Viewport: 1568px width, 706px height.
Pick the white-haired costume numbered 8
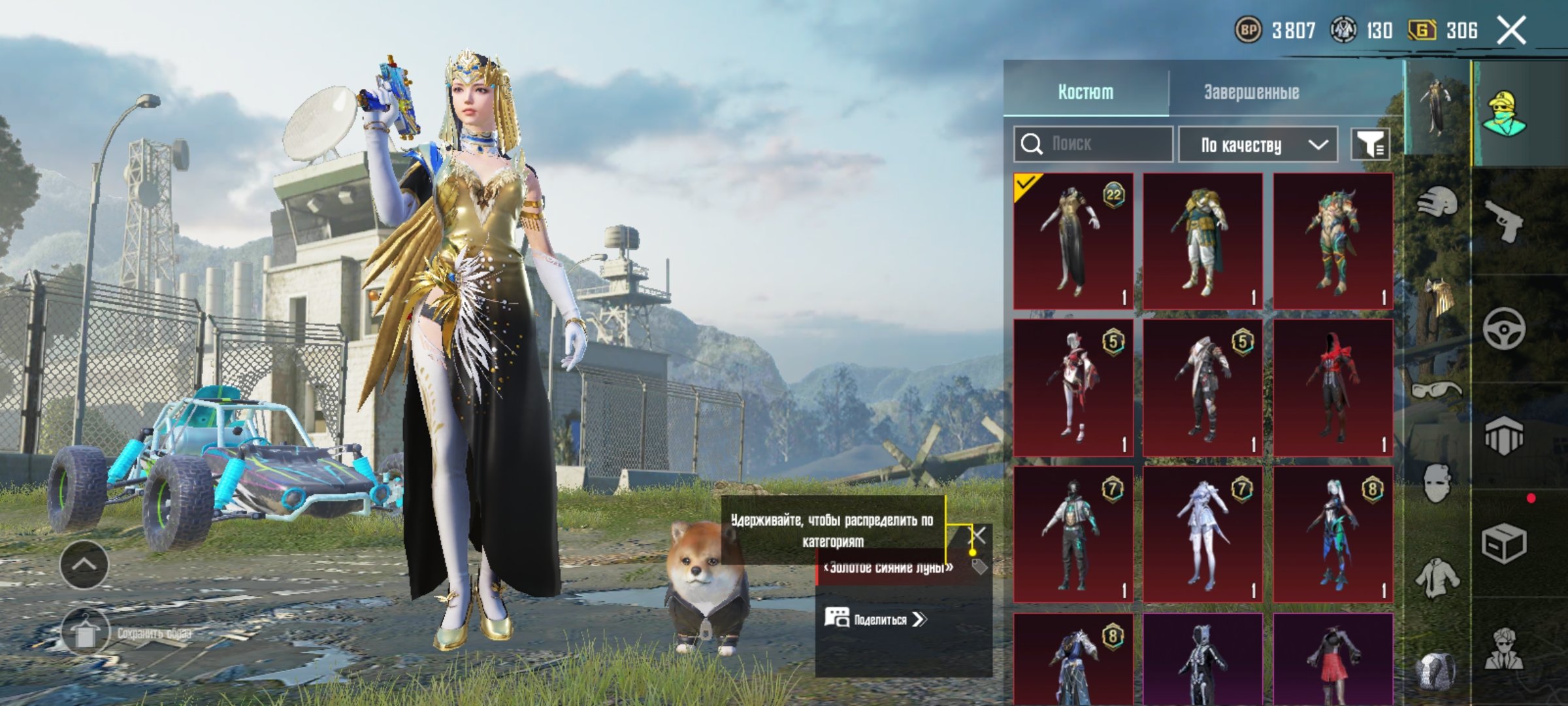pos(1333,534)
